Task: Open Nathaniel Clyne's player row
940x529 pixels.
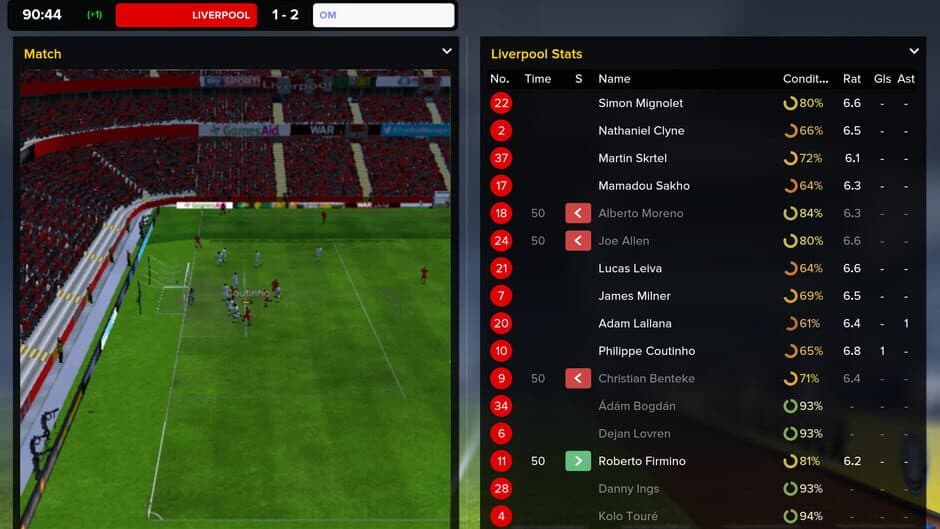Action: (x=640, y=131)
